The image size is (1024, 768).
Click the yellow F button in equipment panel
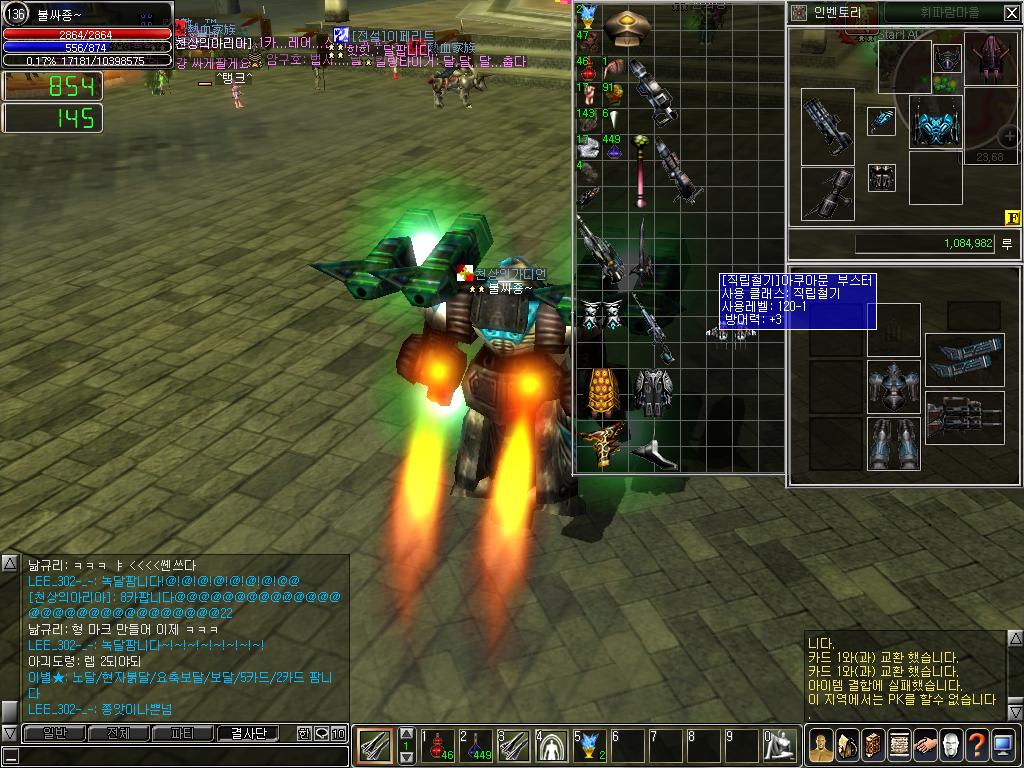(1011, 218)
